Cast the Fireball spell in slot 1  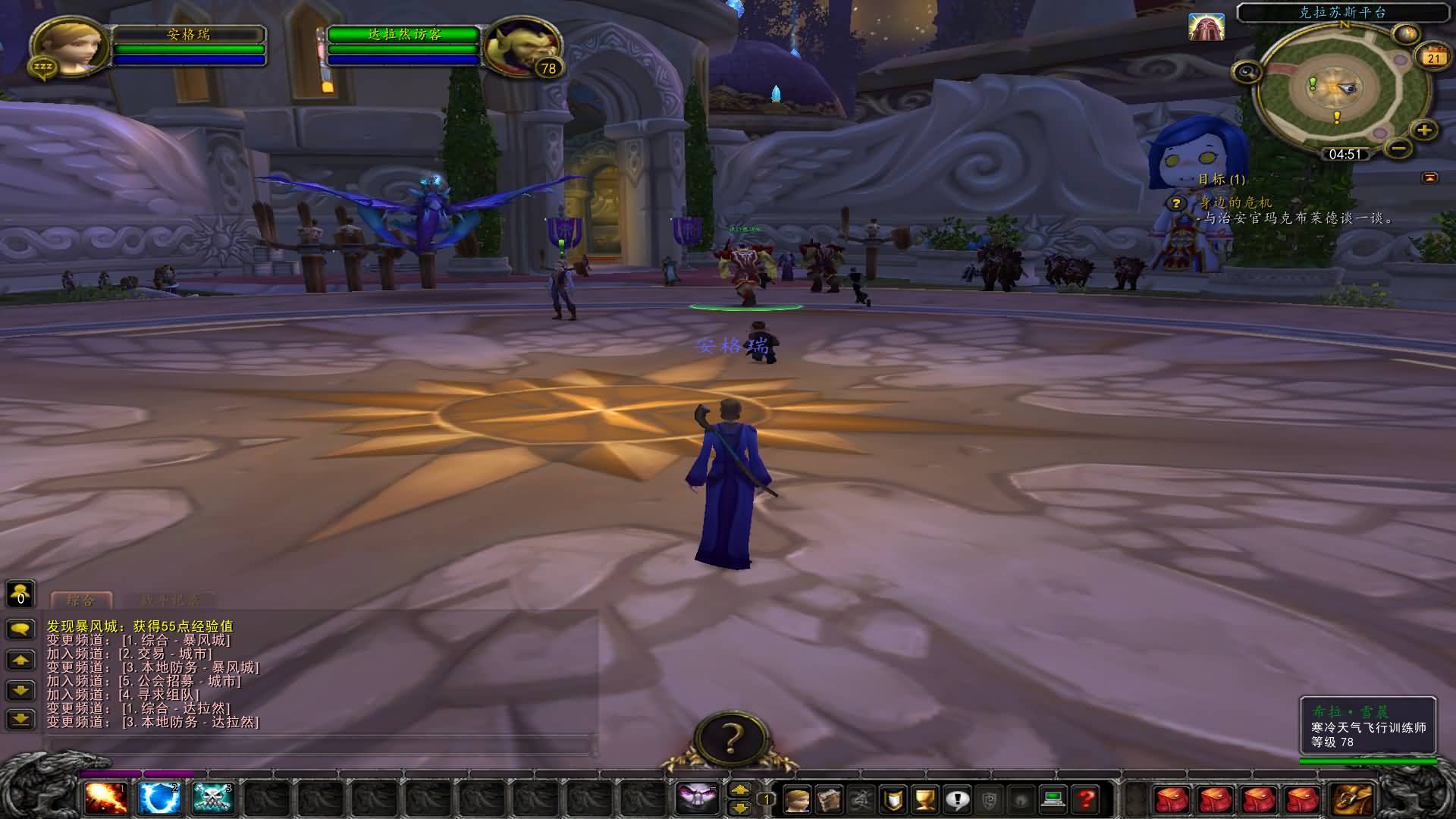(x=106, y=799)
